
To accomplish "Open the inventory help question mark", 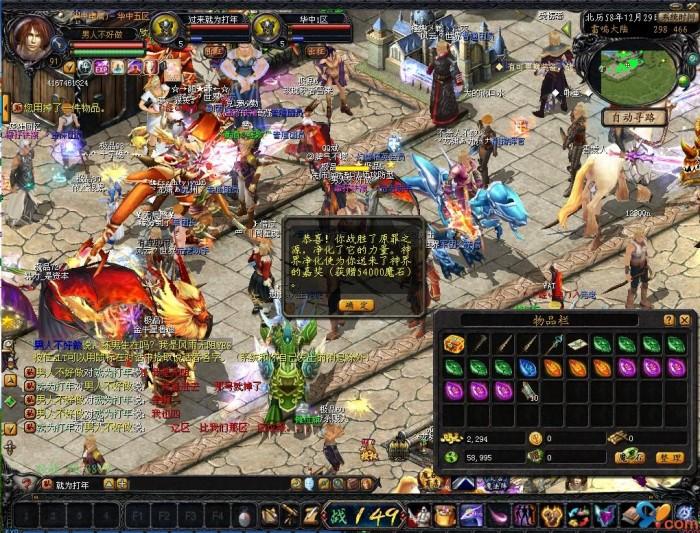I will click(669, 320).
